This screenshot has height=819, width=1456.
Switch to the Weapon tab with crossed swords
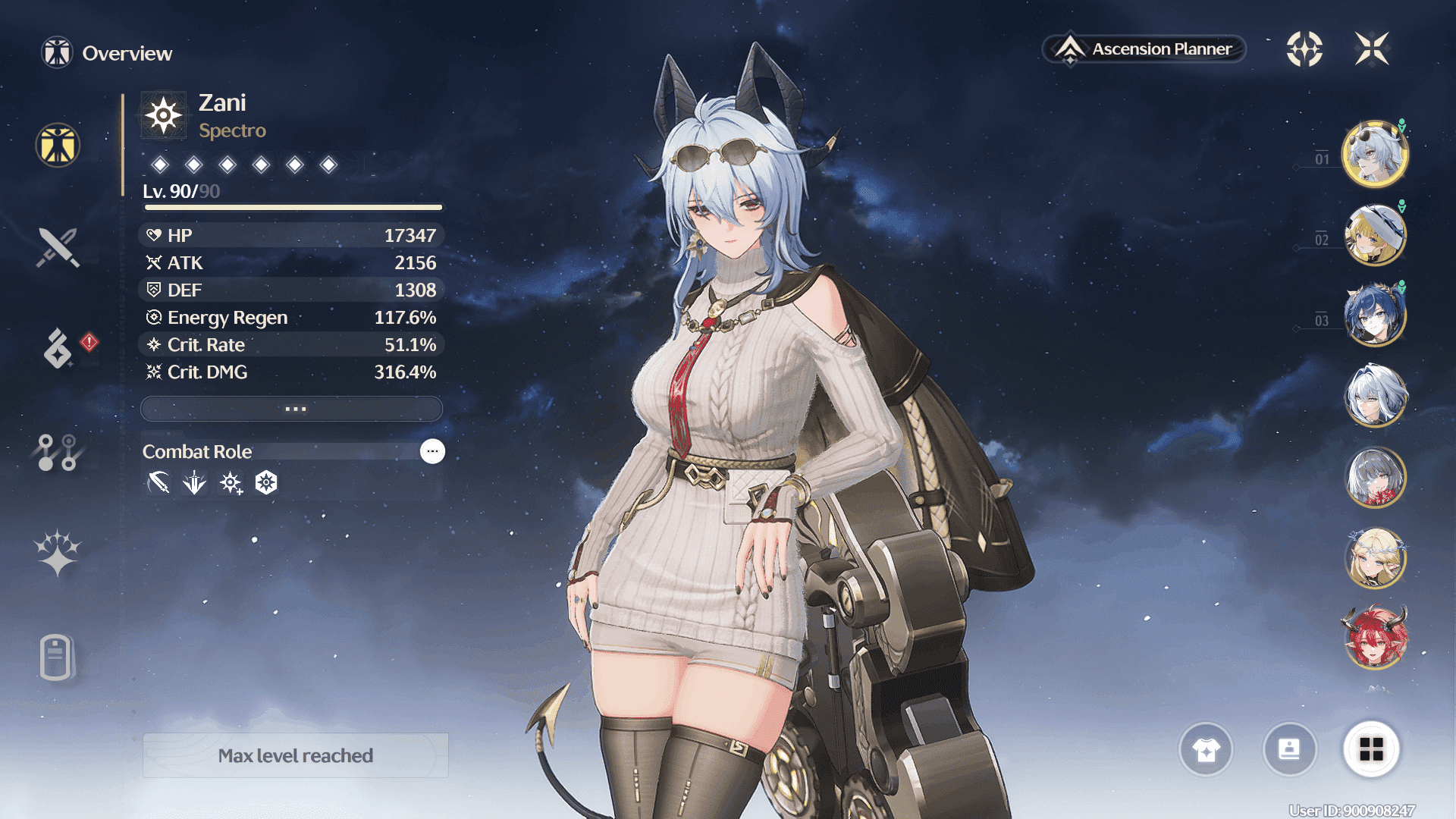pyautogui.click(x=58, y=248)
